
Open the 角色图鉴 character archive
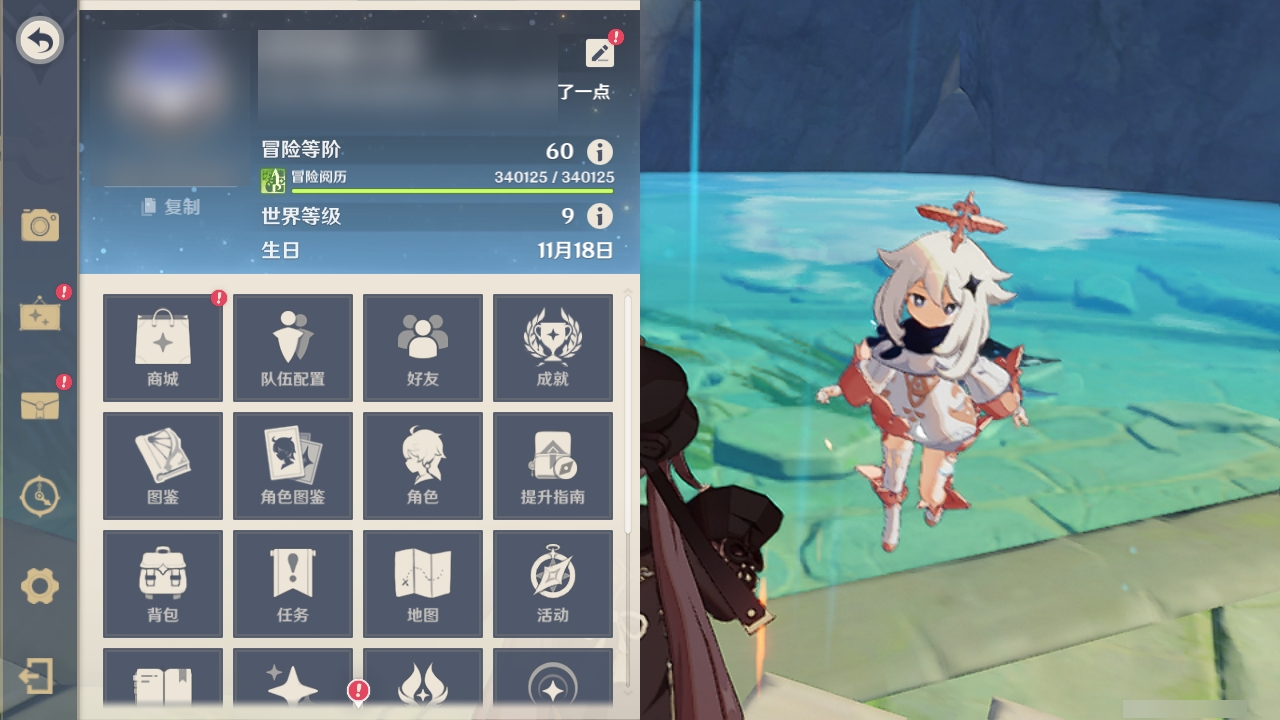coord(292,466)
